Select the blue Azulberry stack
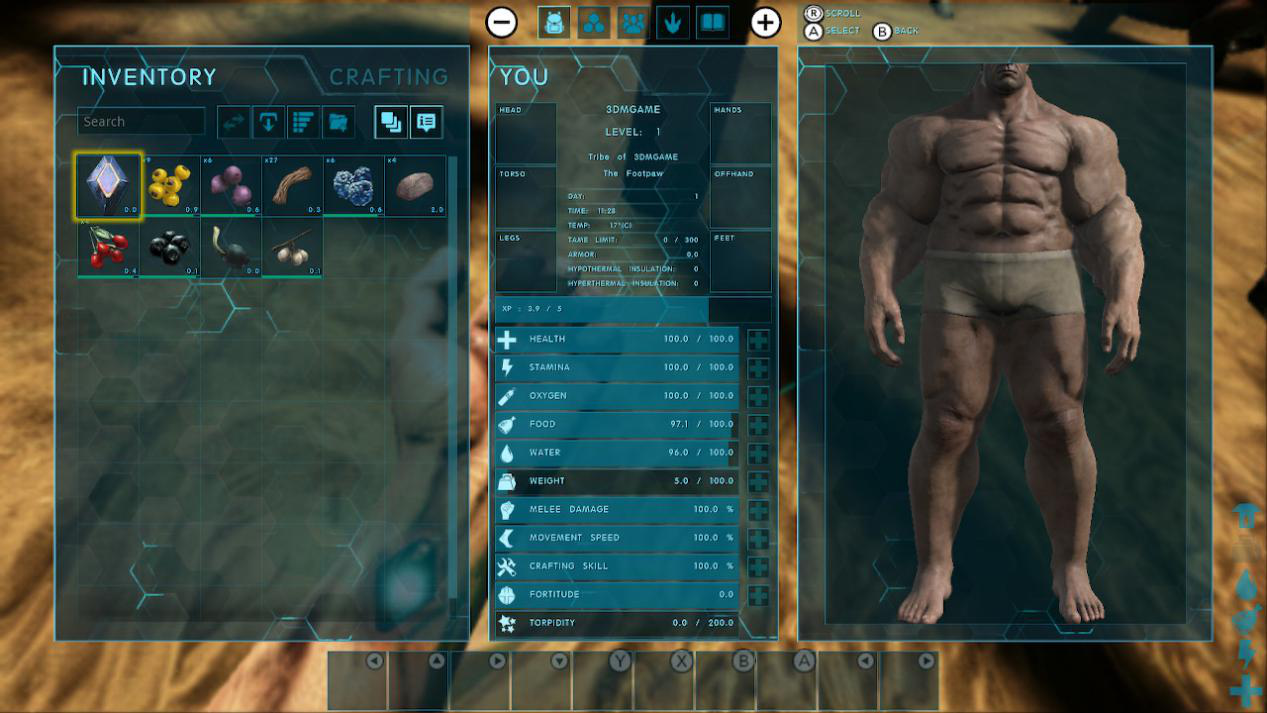Viewport: 1267px width, 713px height. (354, 186)
